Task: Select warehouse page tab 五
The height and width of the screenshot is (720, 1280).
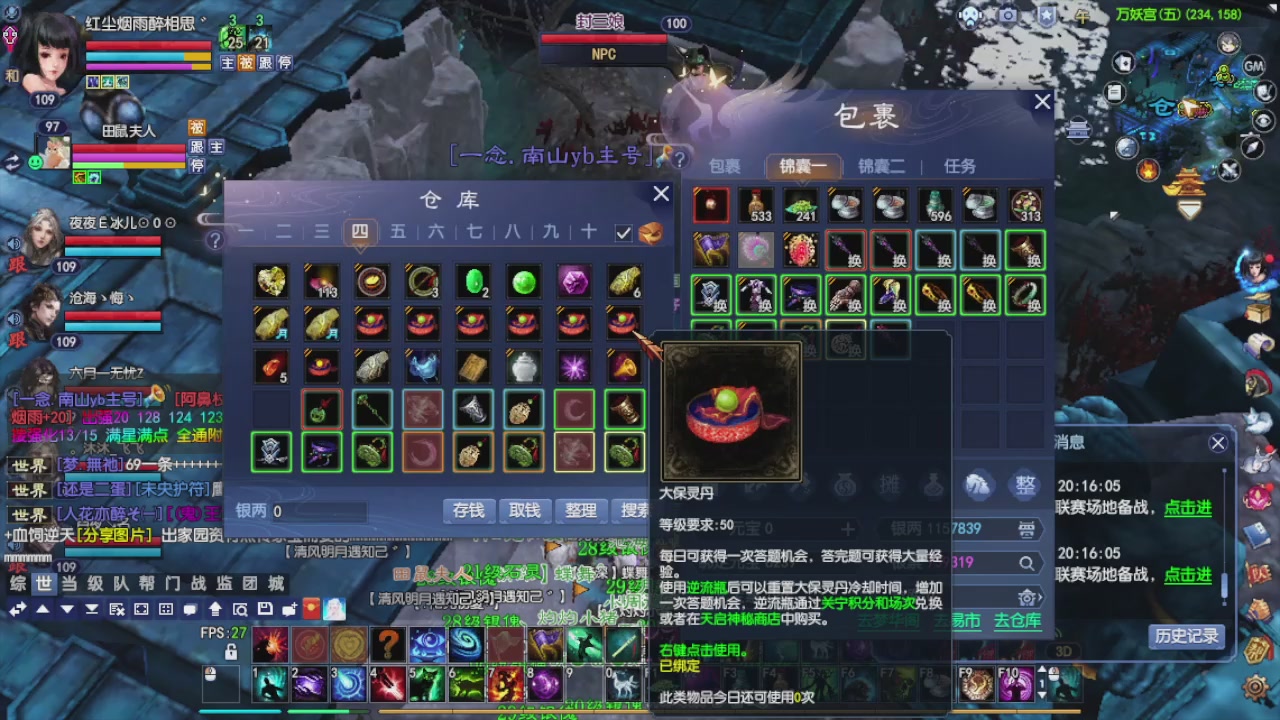Action: click(398, 231)
